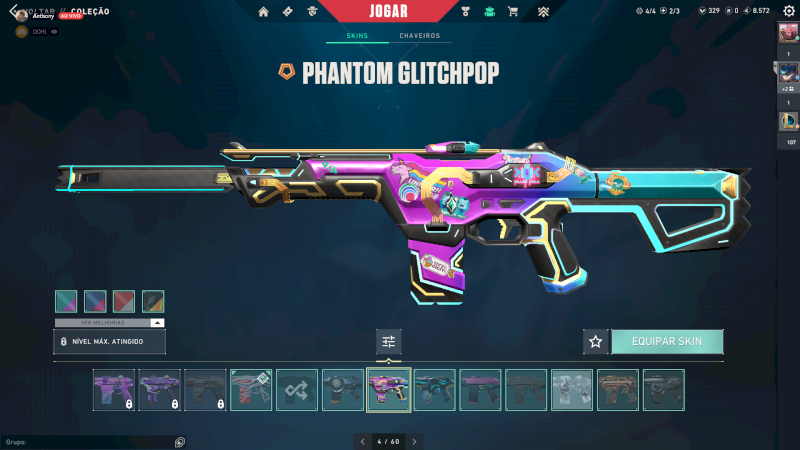Image resolution: width=800 pixels, height=450 pixels.
Task: Open the skin filter sliders button
Action: [x=389, y=341]
